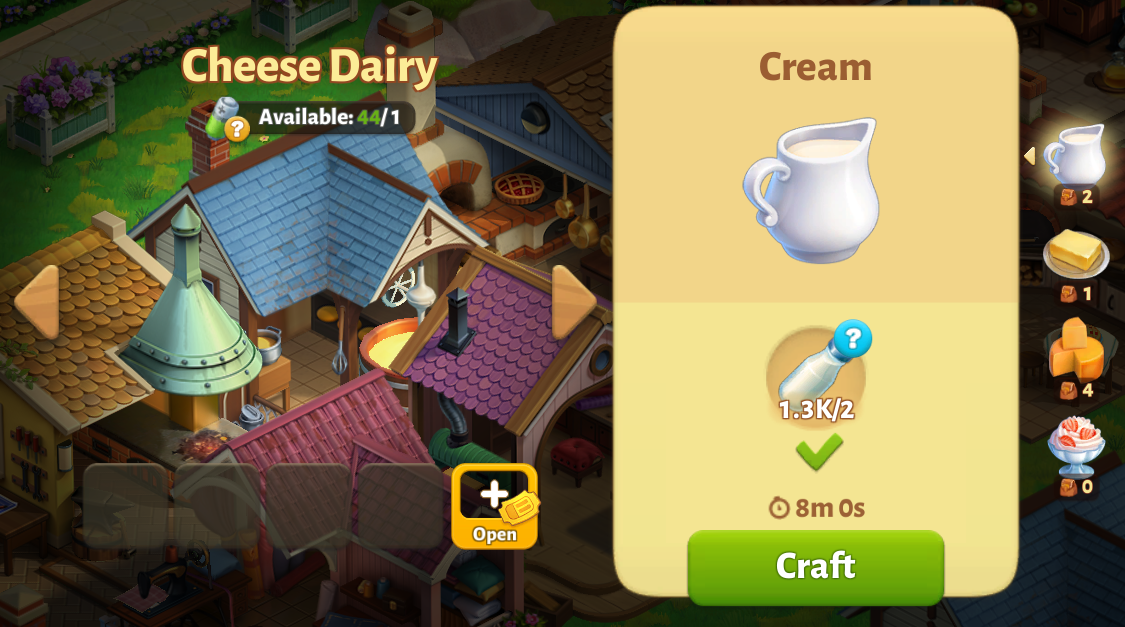
Task: Craft the Cream item
Action: [815, 566]
